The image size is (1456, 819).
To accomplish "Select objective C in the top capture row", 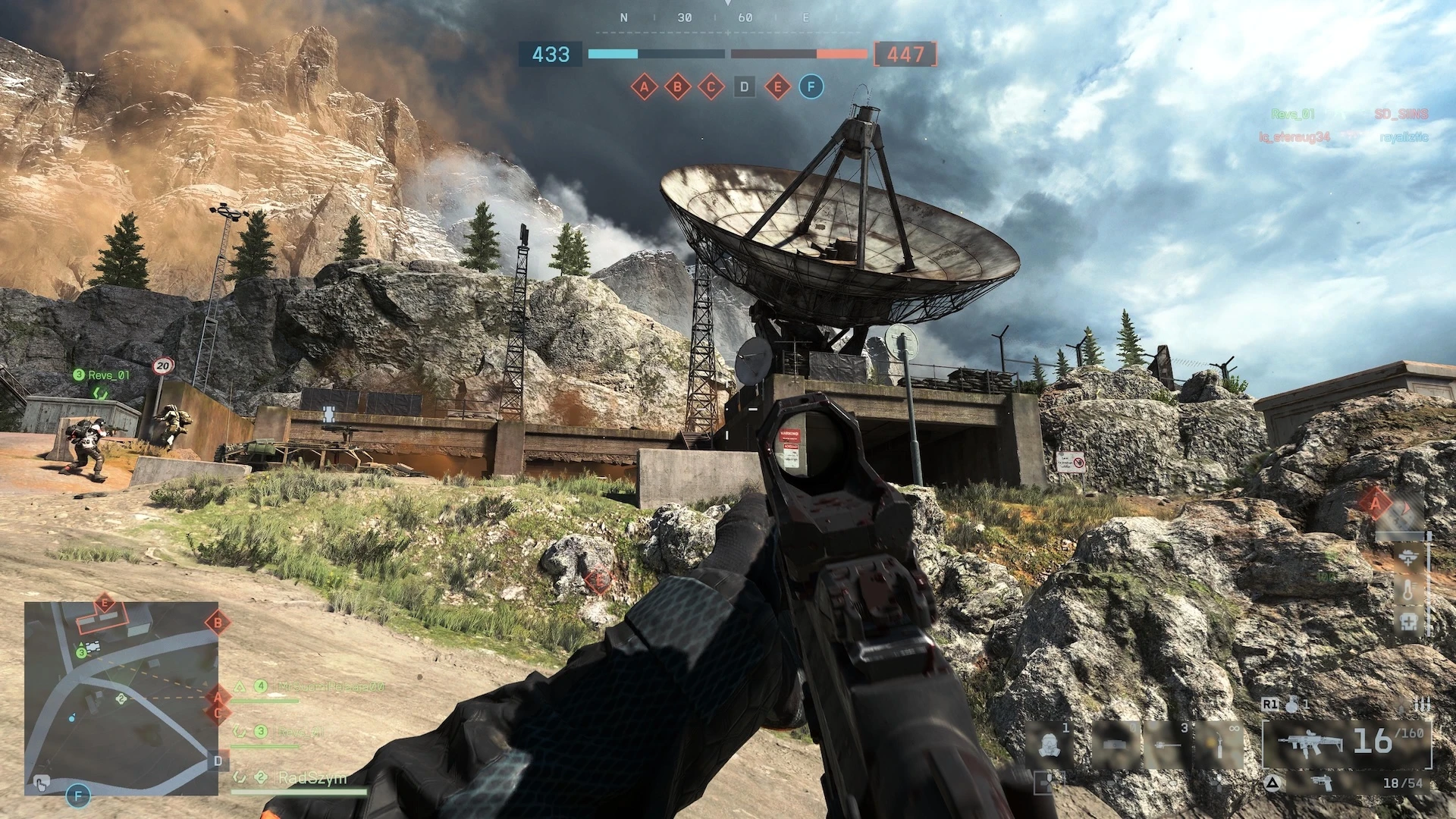I will [711, 87].
